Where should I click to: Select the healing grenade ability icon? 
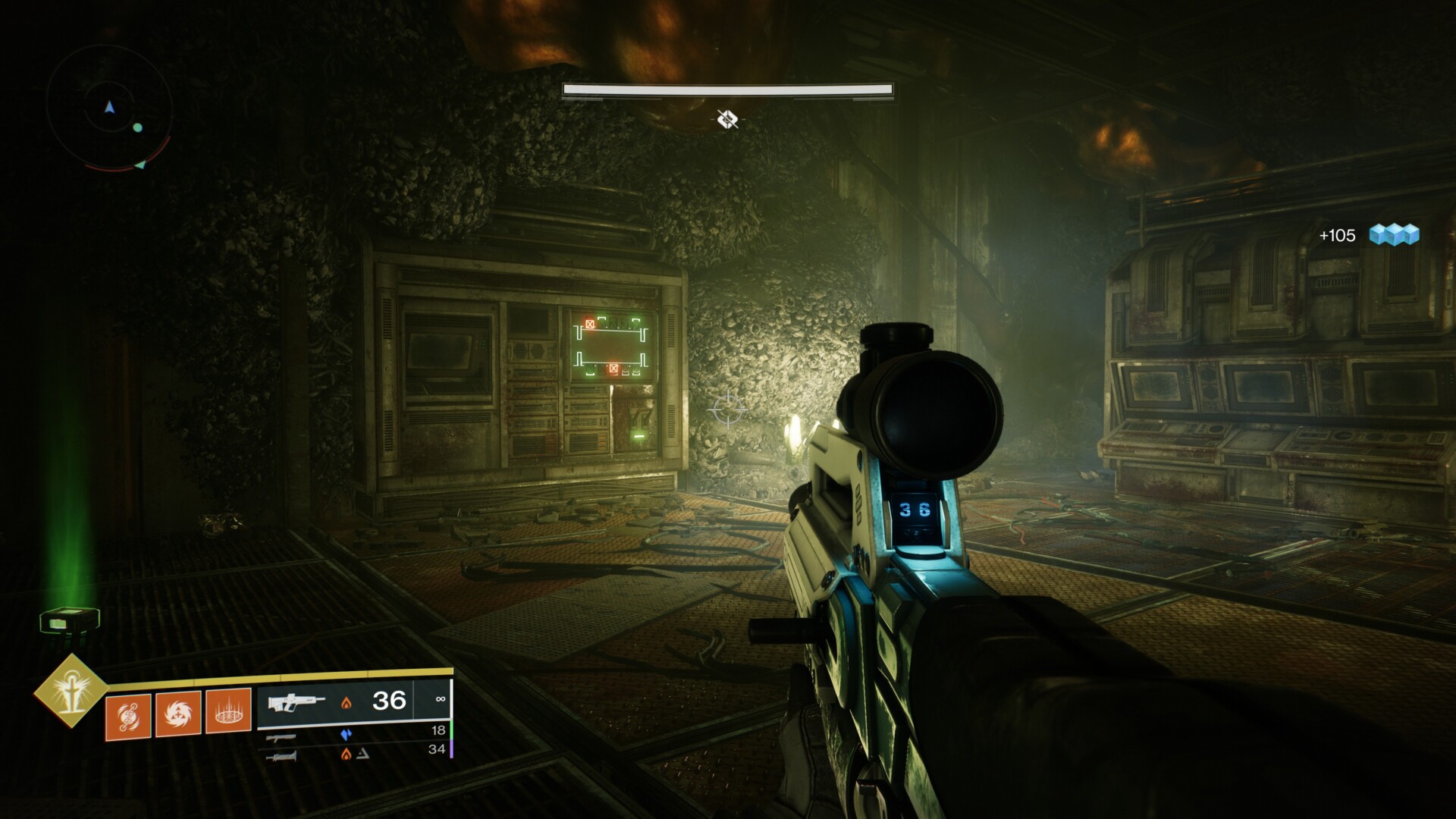127,716
